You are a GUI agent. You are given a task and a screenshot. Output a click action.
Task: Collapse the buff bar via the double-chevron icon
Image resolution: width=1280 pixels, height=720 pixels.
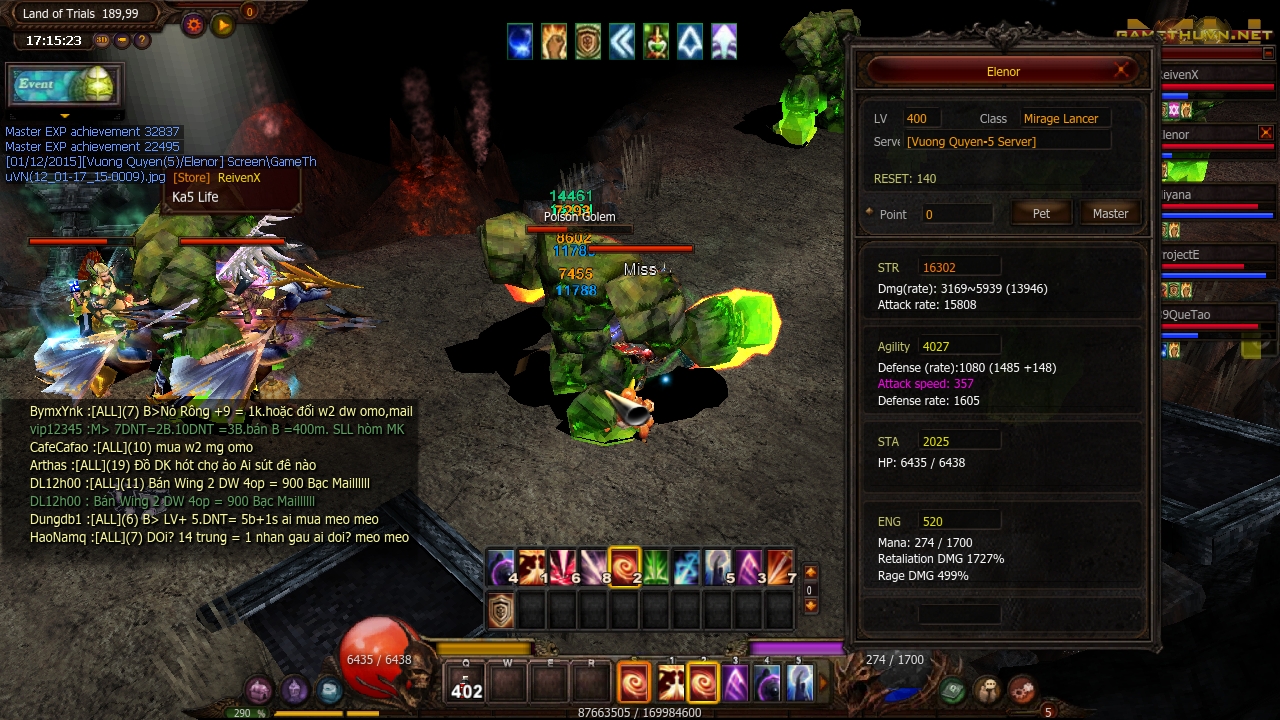[x=621, y=42]
